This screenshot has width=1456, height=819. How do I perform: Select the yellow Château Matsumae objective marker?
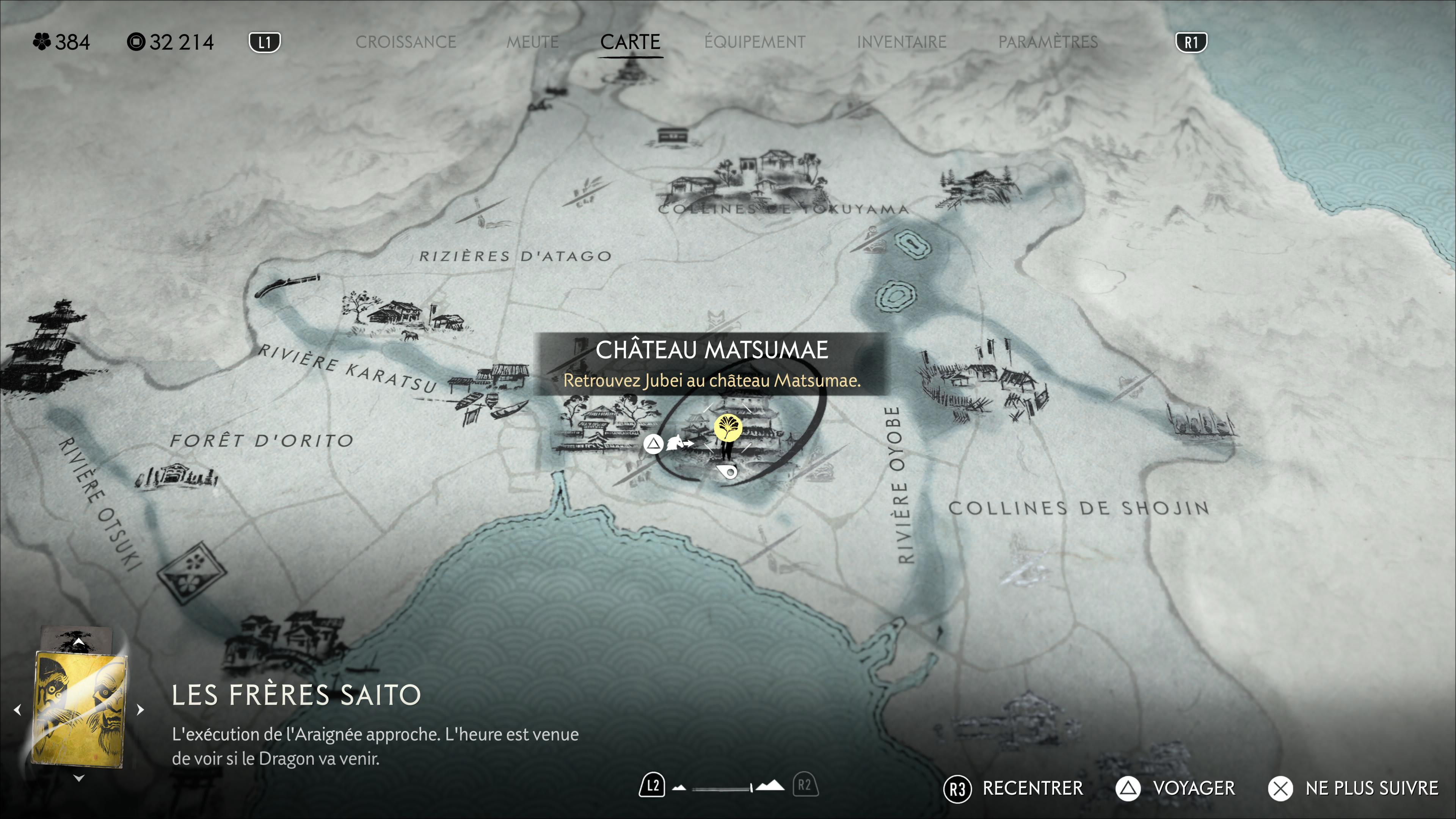point(728,427)
